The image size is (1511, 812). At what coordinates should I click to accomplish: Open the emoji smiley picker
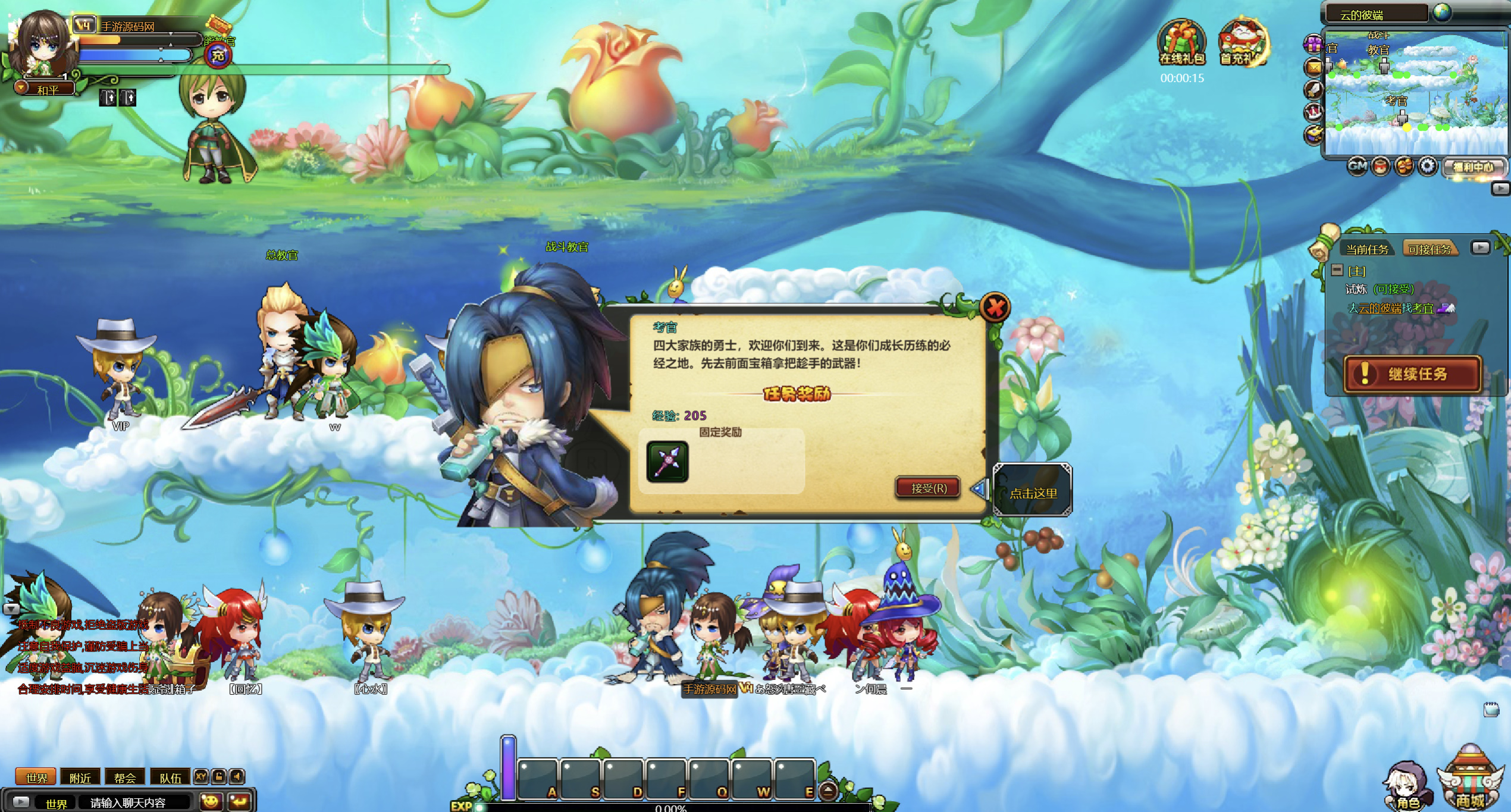point(209,802)
